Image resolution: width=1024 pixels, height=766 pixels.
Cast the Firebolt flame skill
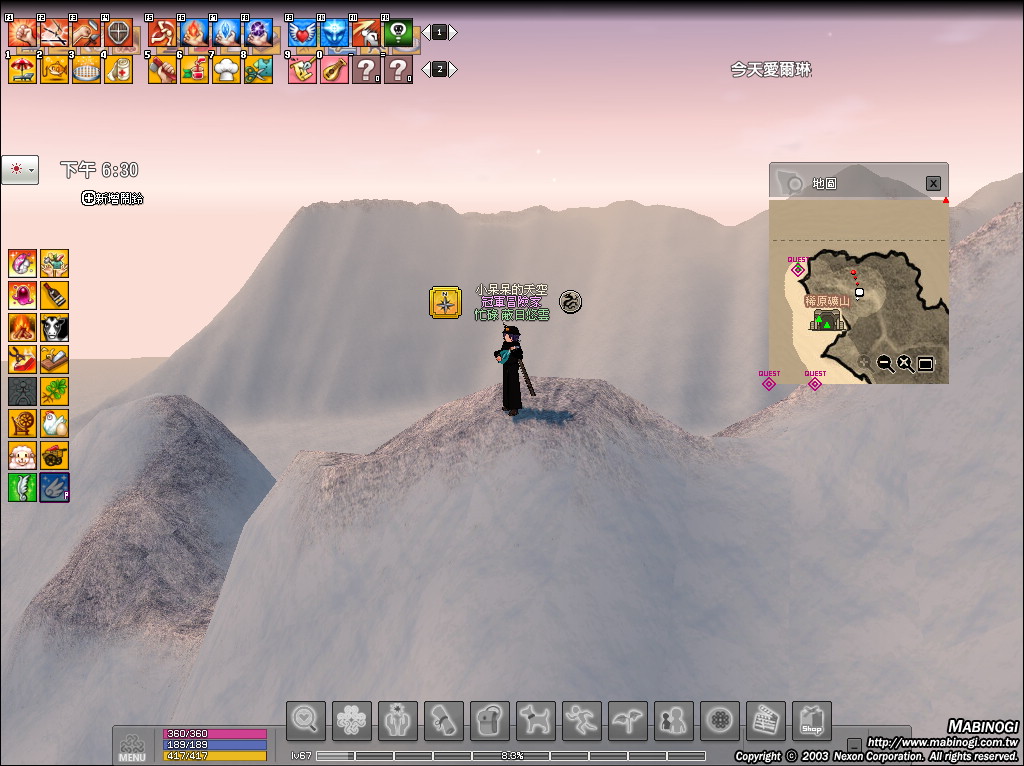194,33
